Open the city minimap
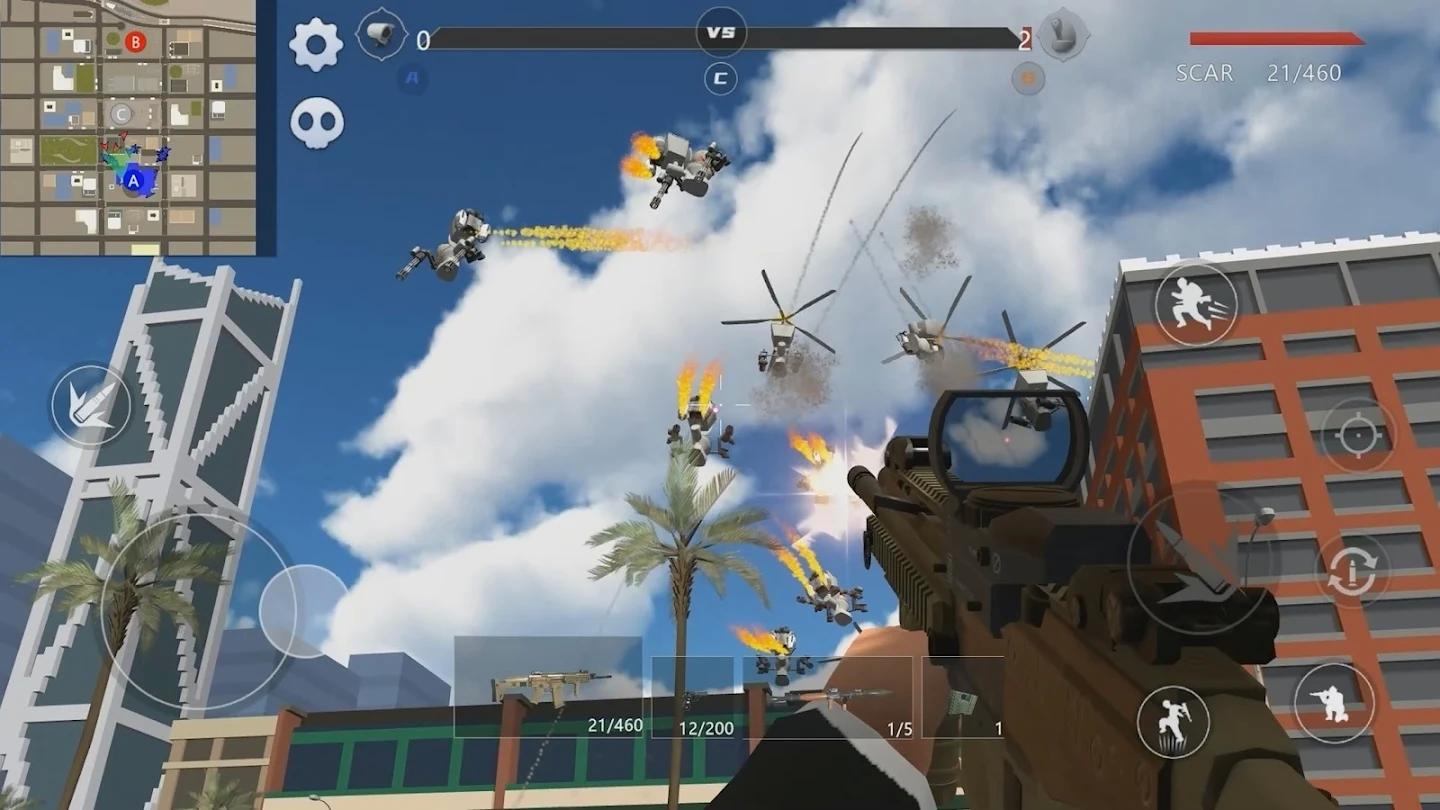Screen dimensions: 1440x810 coord(128,127)
